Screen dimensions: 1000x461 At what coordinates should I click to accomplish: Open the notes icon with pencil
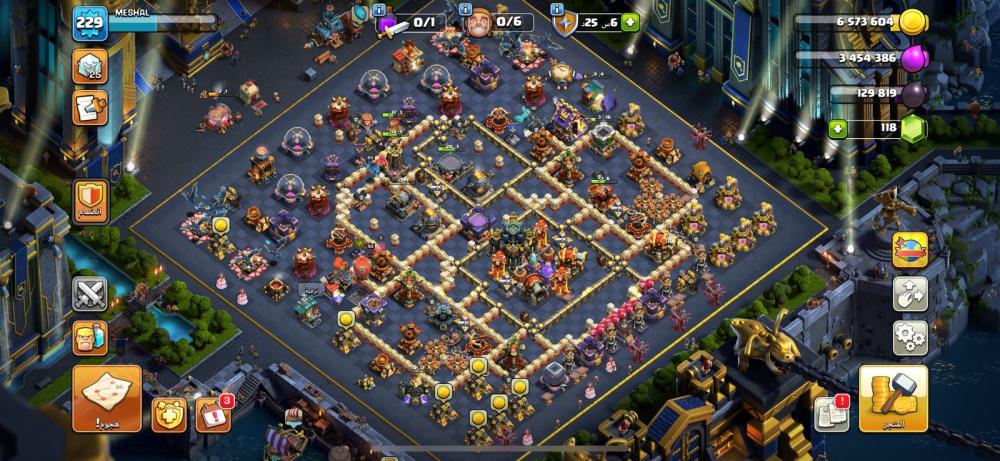[89, 107]
